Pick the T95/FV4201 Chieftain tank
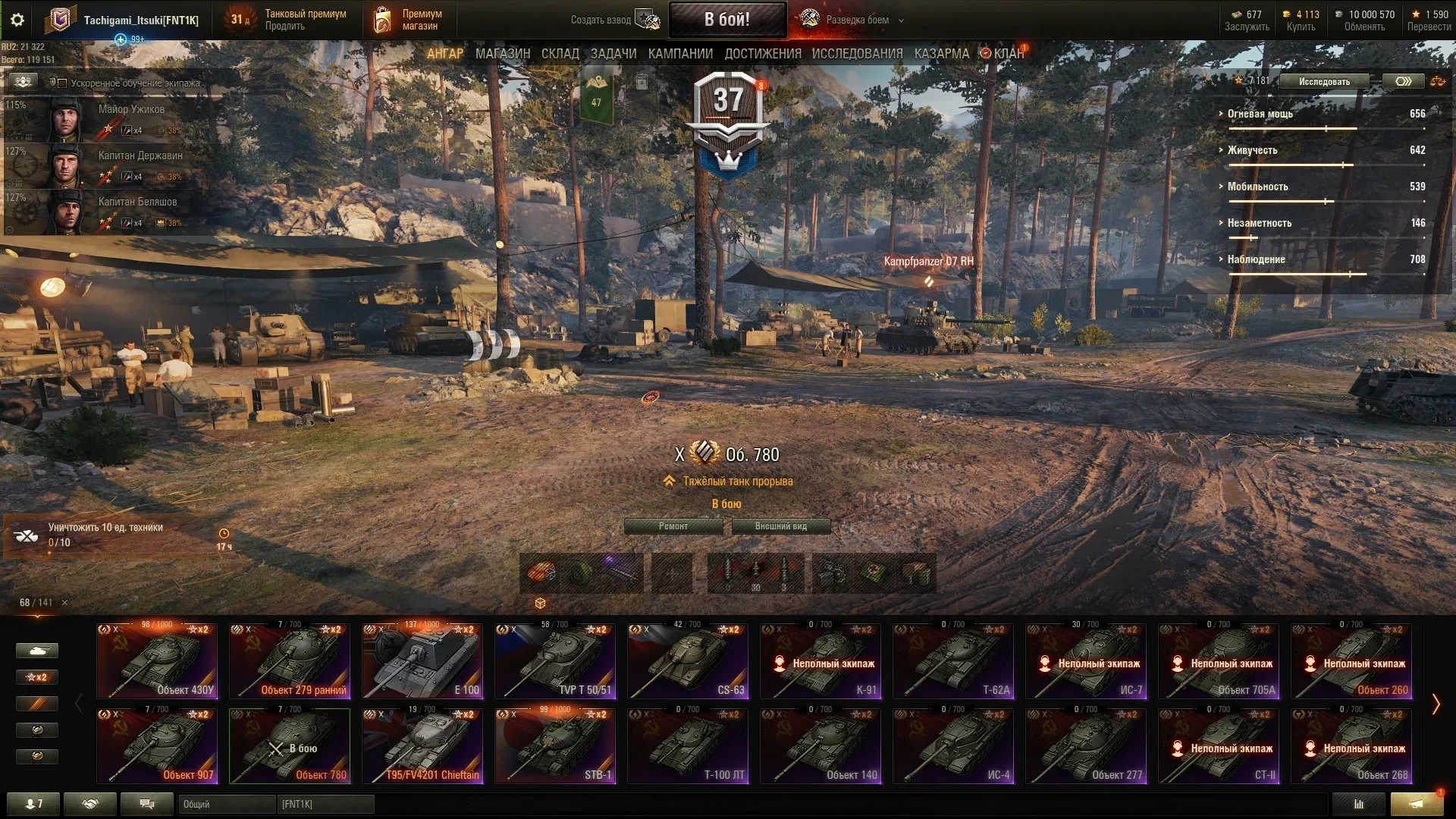Viewport: 1456px width, 819px height. (422, 745)
